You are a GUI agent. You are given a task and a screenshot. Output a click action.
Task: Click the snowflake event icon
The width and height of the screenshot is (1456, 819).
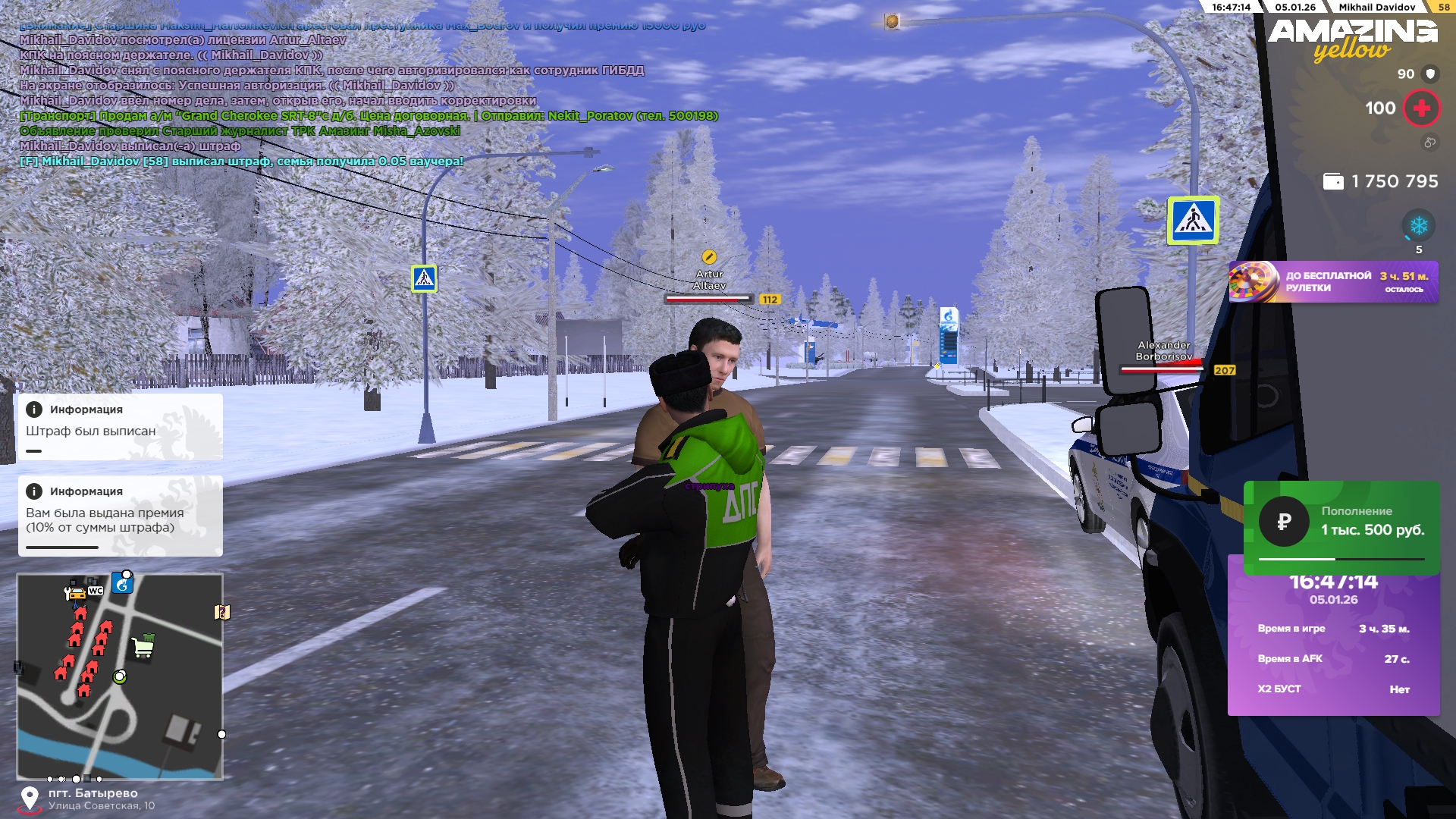1418,226
